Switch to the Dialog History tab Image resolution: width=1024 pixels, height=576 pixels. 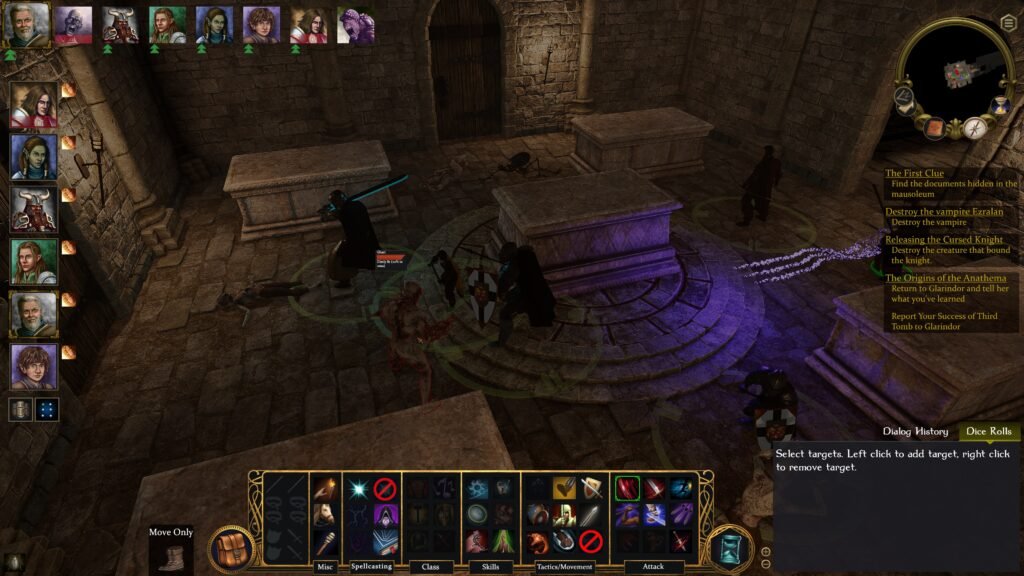[x=915, y=432]
